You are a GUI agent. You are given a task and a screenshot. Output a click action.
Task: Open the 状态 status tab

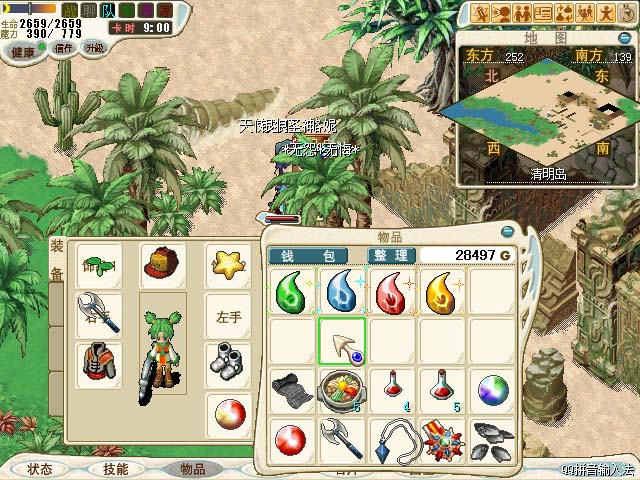[40, 468]
